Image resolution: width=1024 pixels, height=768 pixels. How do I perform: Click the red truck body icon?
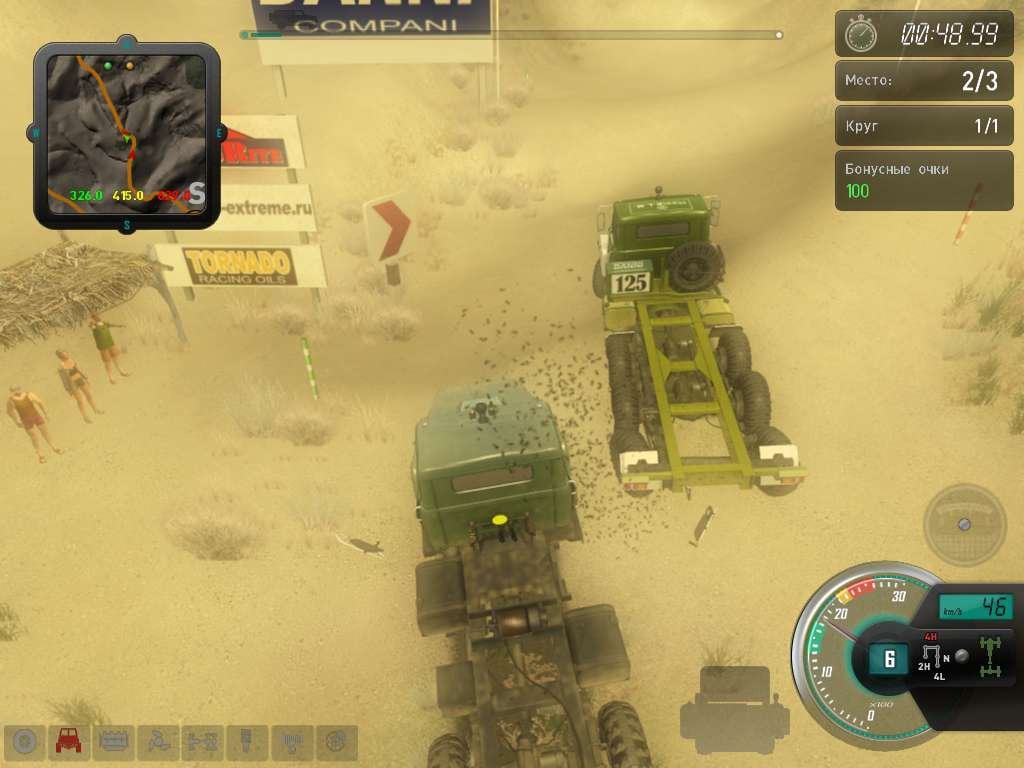click(x=69, y=741)
